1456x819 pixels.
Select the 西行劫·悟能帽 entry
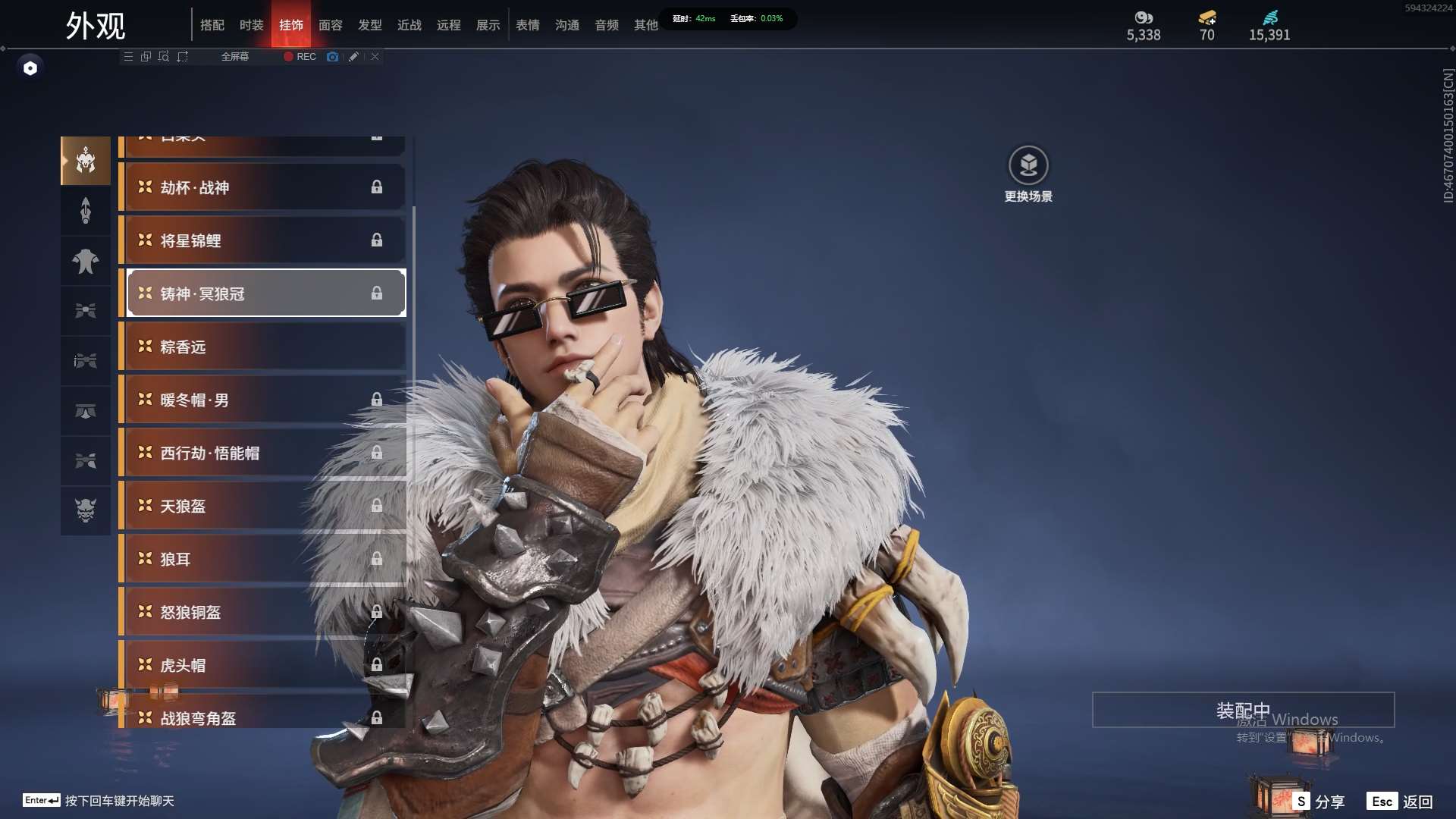pyautogui.click(x=262, y=453)
